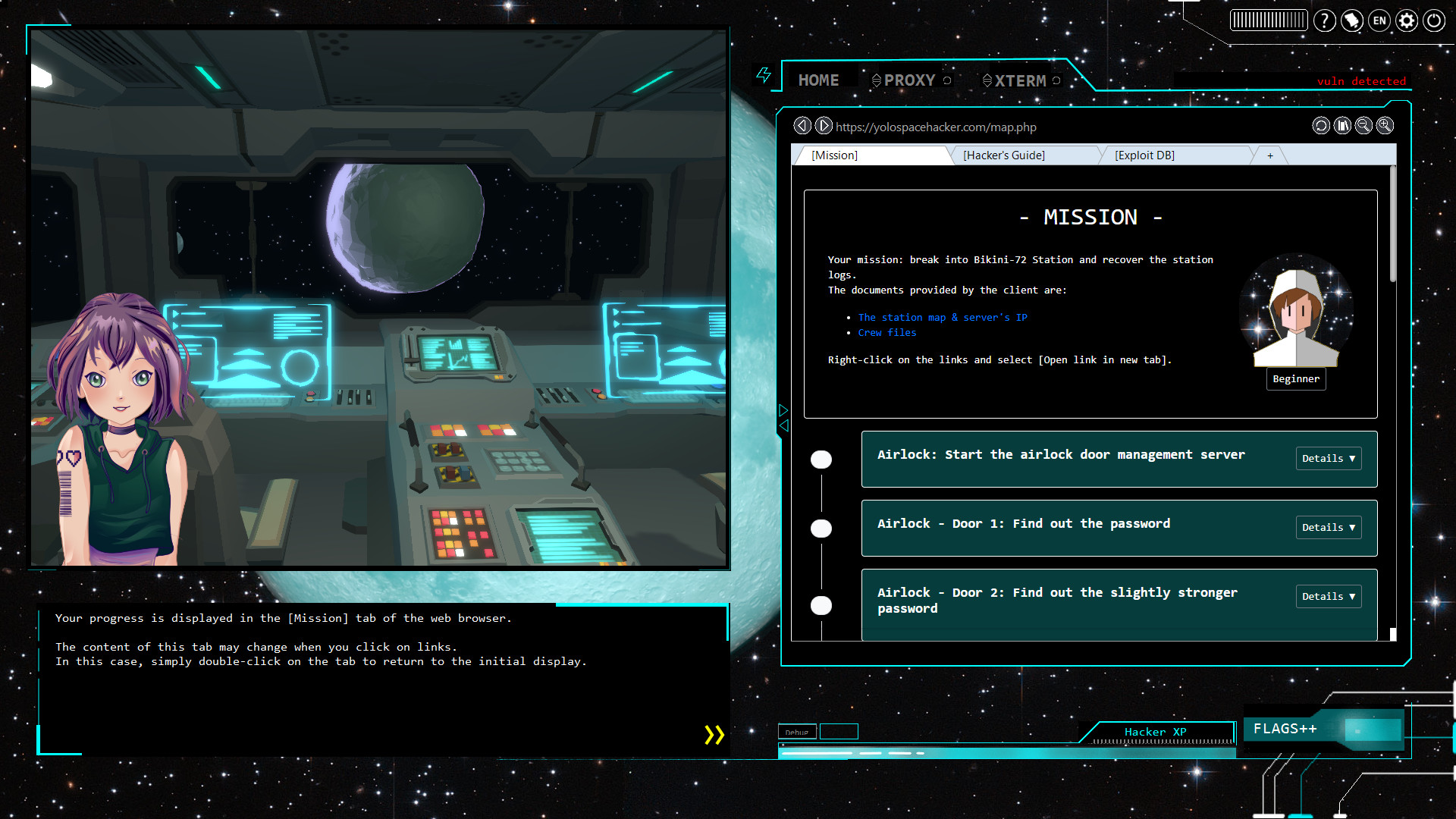Click the EN language switcher
This screenshot has width=1456, height=819.
coord(1379,21)
